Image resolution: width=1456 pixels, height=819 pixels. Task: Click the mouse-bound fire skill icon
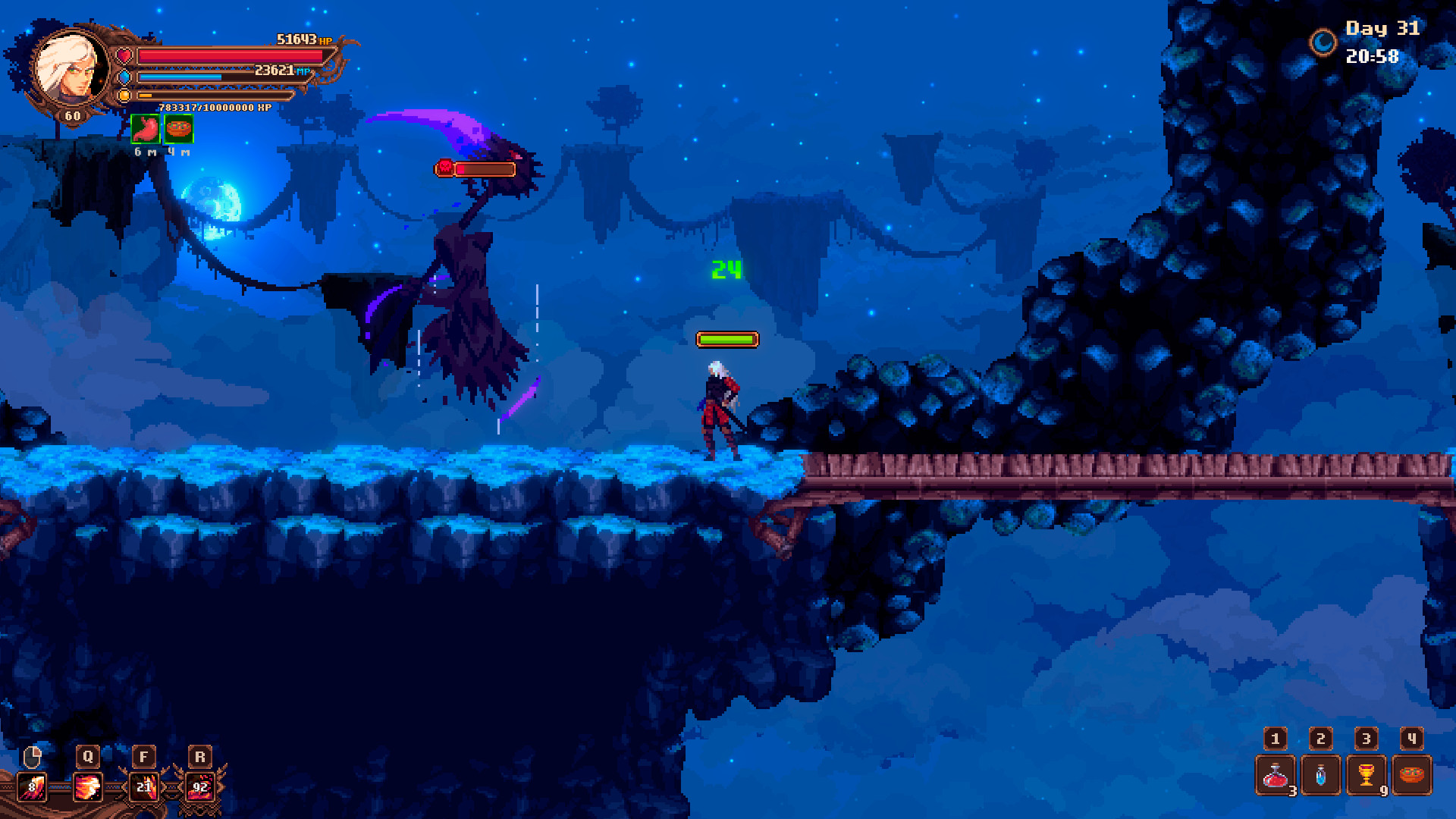tap(30, 786)
